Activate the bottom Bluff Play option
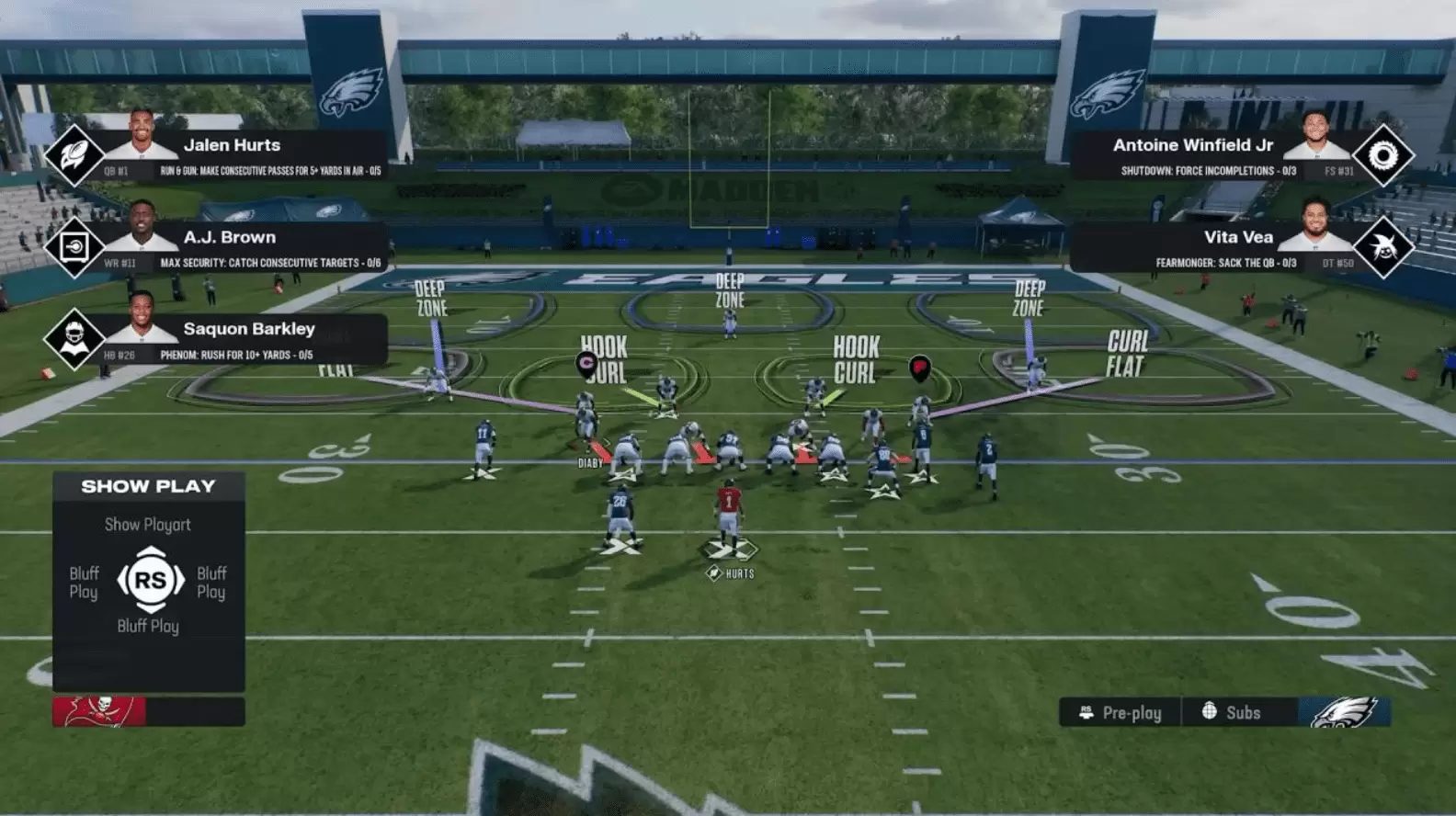The height and width of the screenshot is (816, 1456). (150, 626)
